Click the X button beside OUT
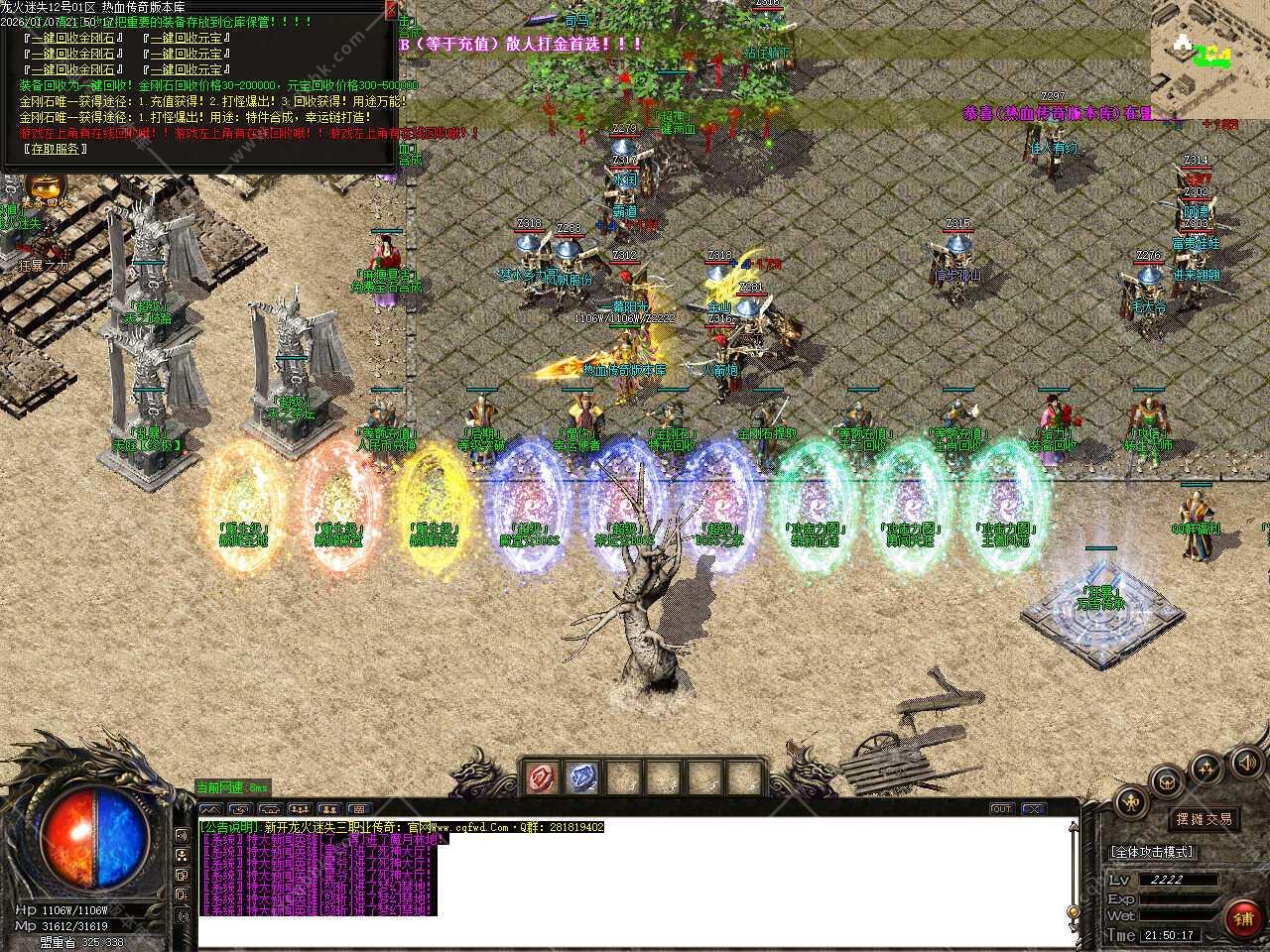Viewport: 1270px width, 952px height. [x=1033, y=809]
